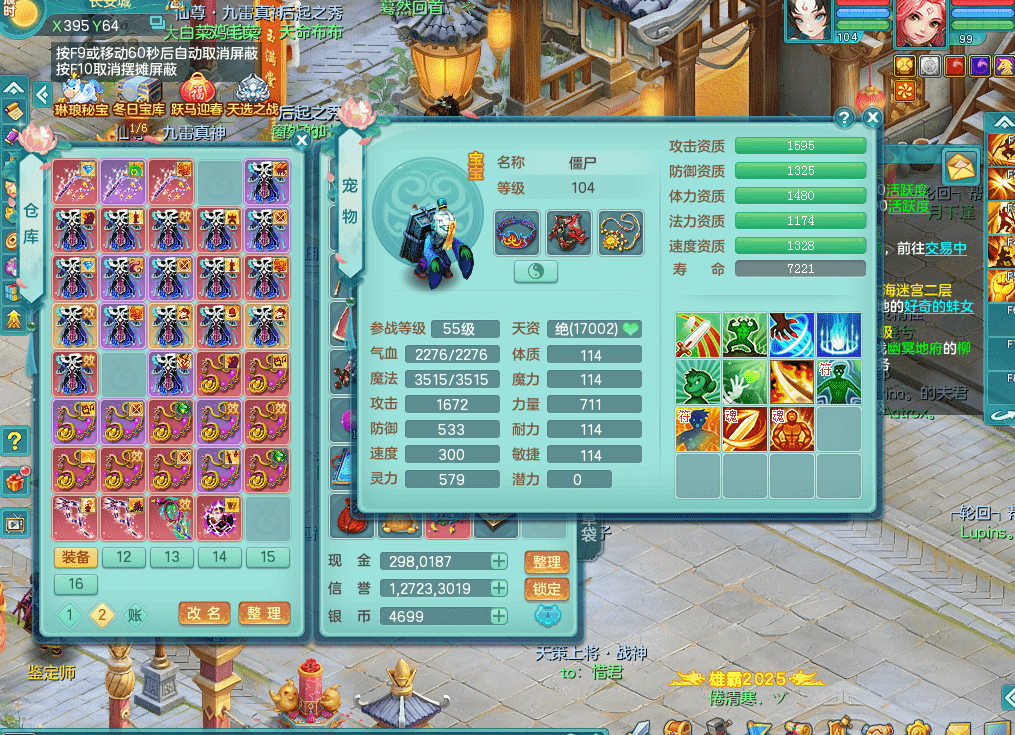1015x735 pixels.
Task: Switch to warehouse page 12
Action: pyautogui.click(x=124, y=557)
